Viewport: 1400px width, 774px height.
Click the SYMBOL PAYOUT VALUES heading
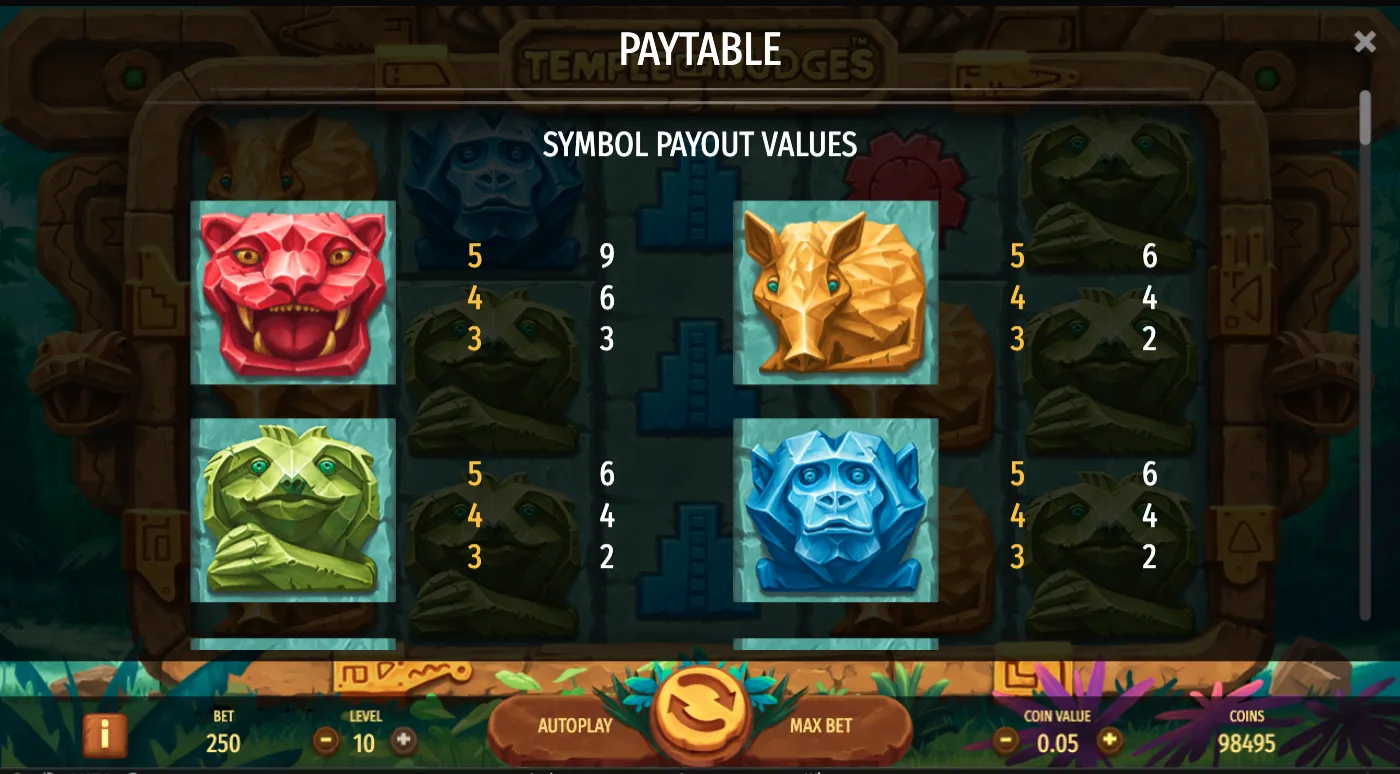pos(700,145)
